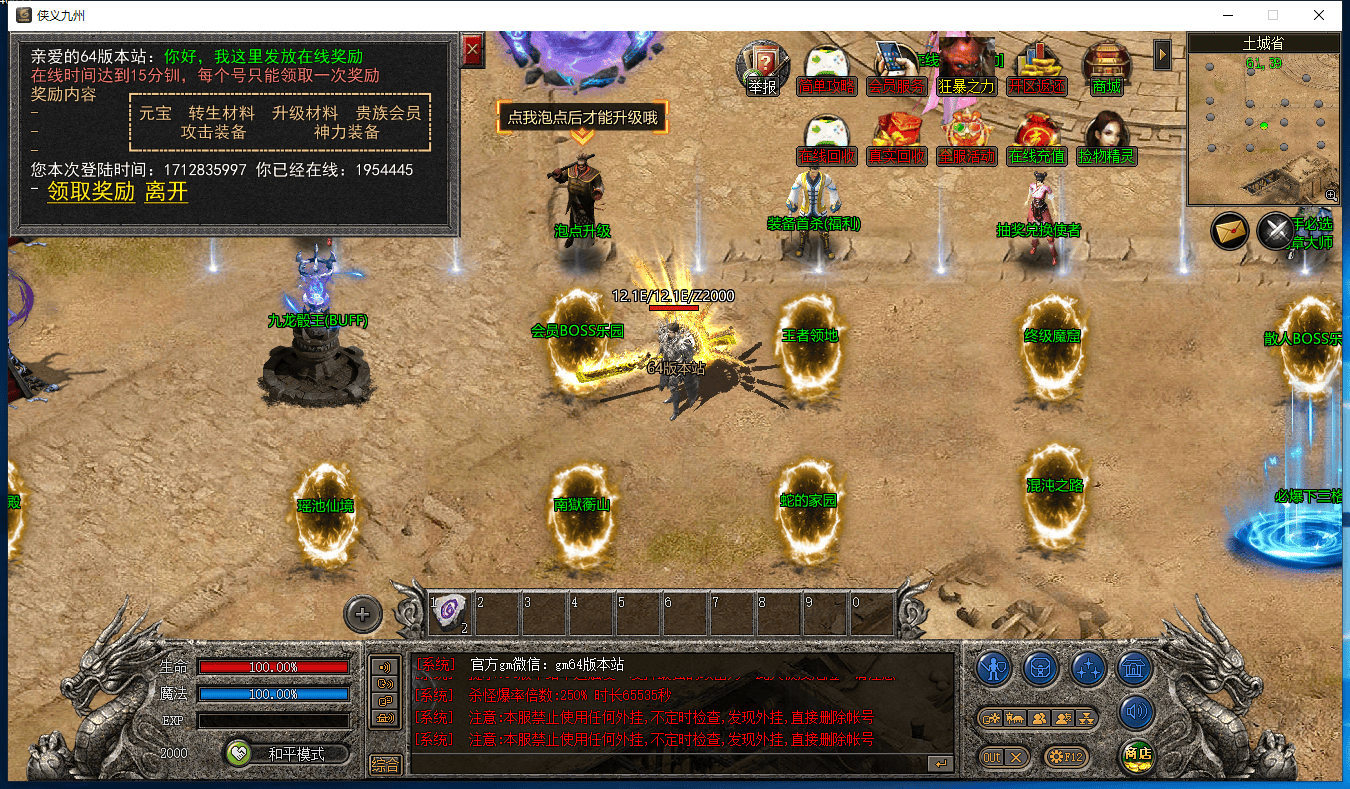1350x789 pixels.
Task: Claim the online reward via 领取奖励
Action: [91, 192]
